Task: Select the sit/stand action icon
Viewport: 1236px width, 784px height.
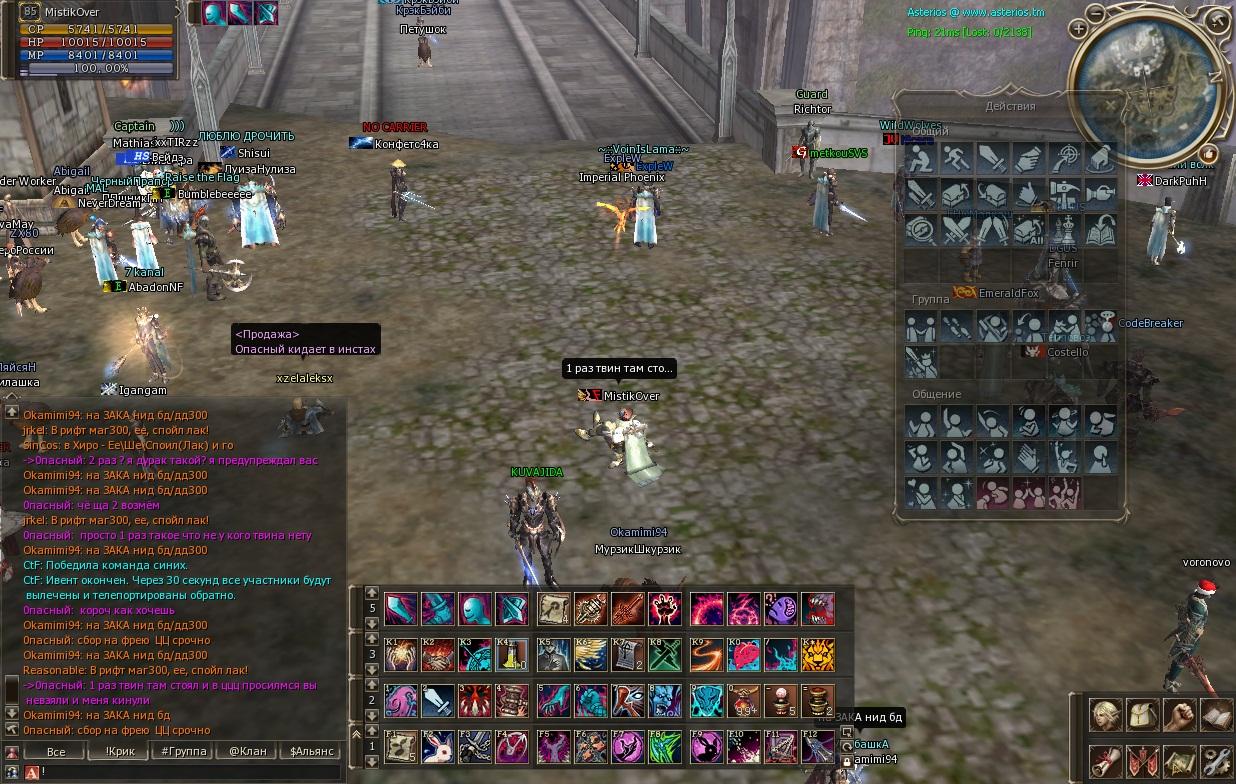Action: tap(921, 158)
